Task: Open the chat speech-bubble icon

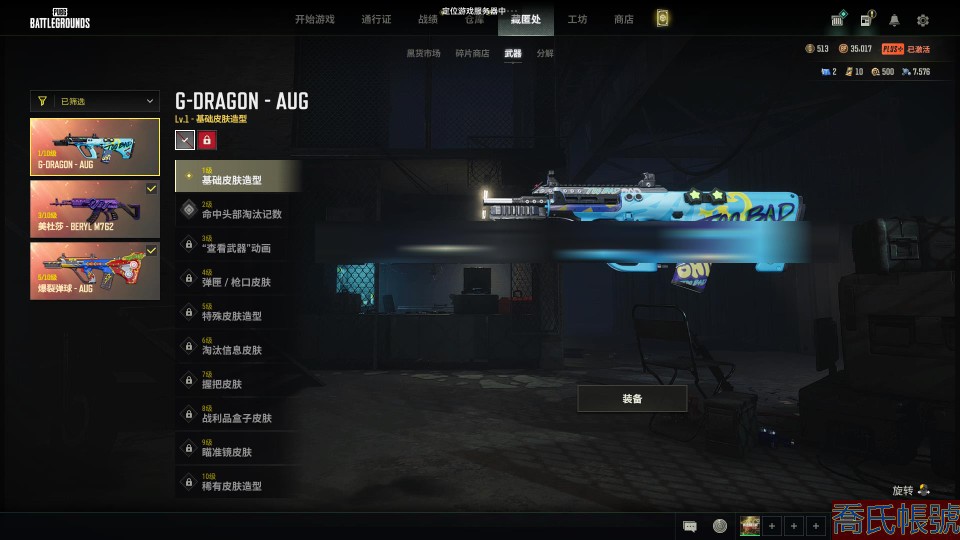Action: tap(690, 526)
